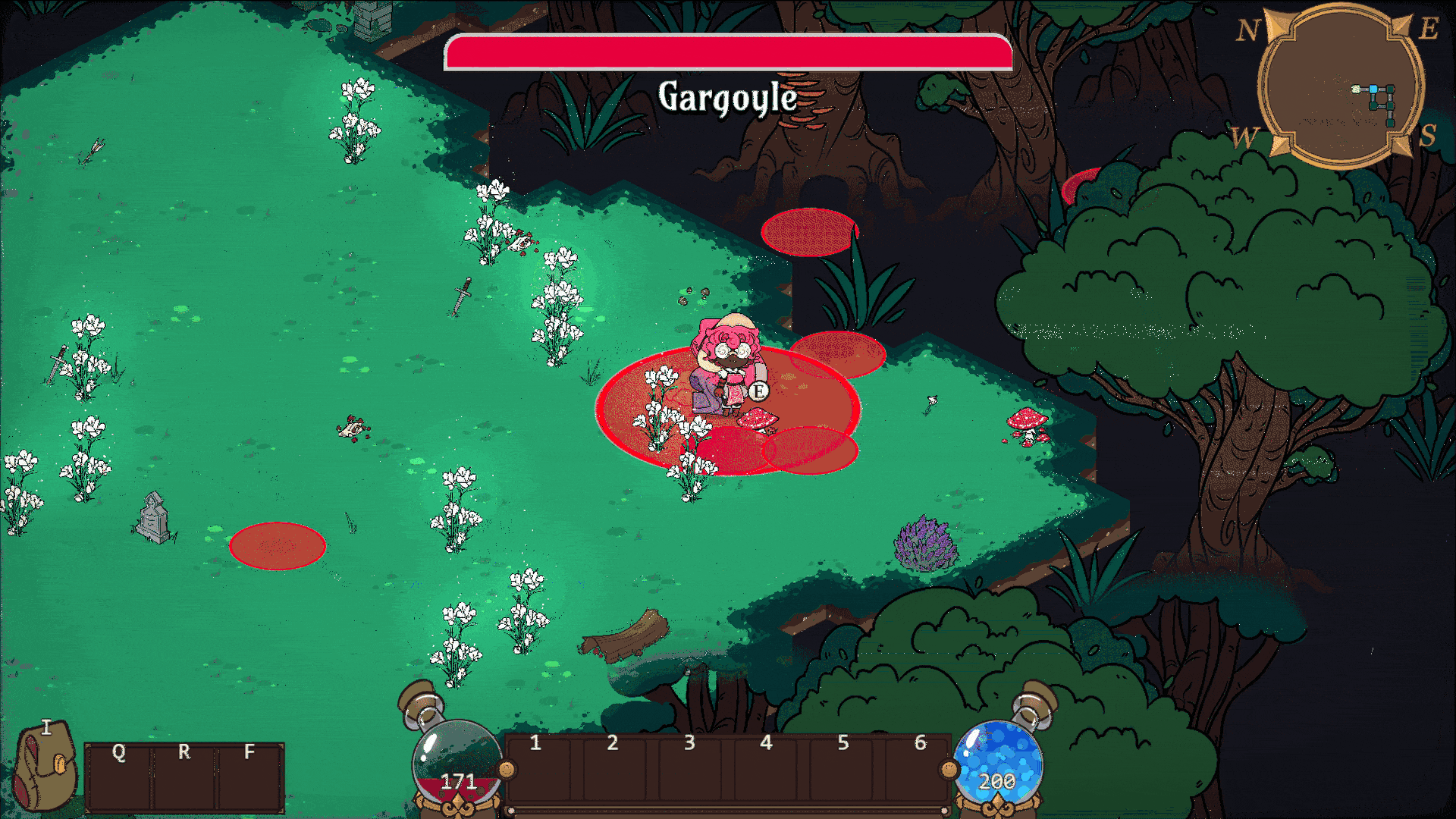Select the Q ability slot

click(x=119, y=777)
